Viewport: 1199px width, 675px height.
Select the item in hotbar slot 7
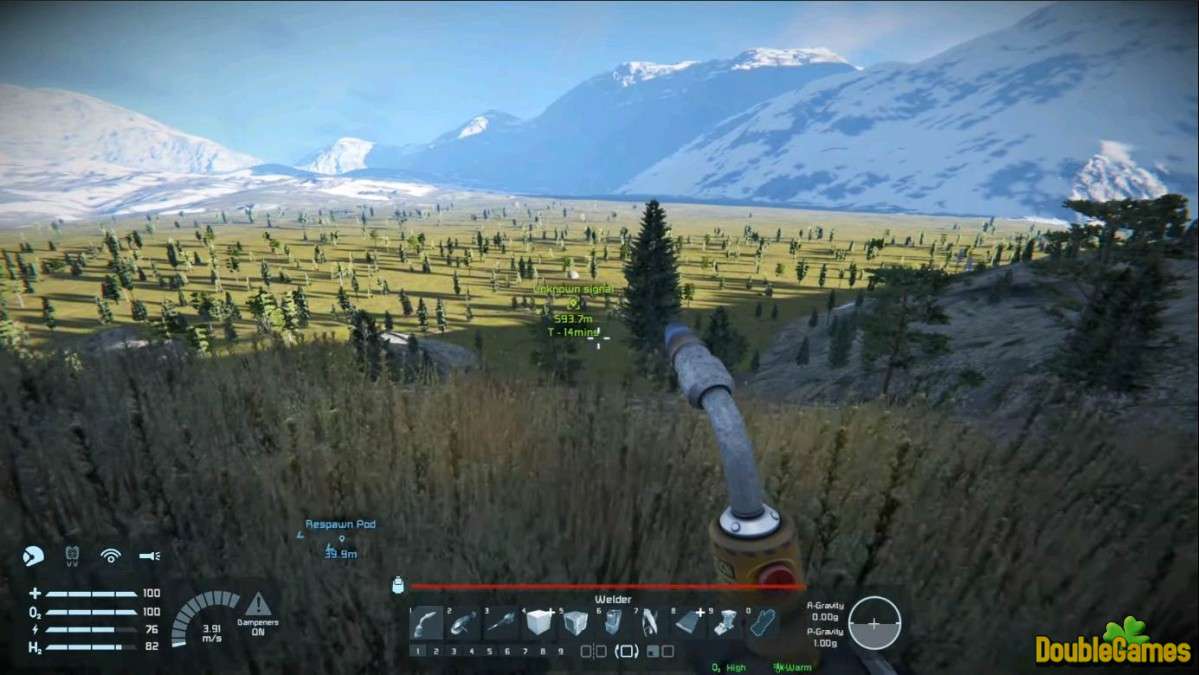click(x=650, y=623)
